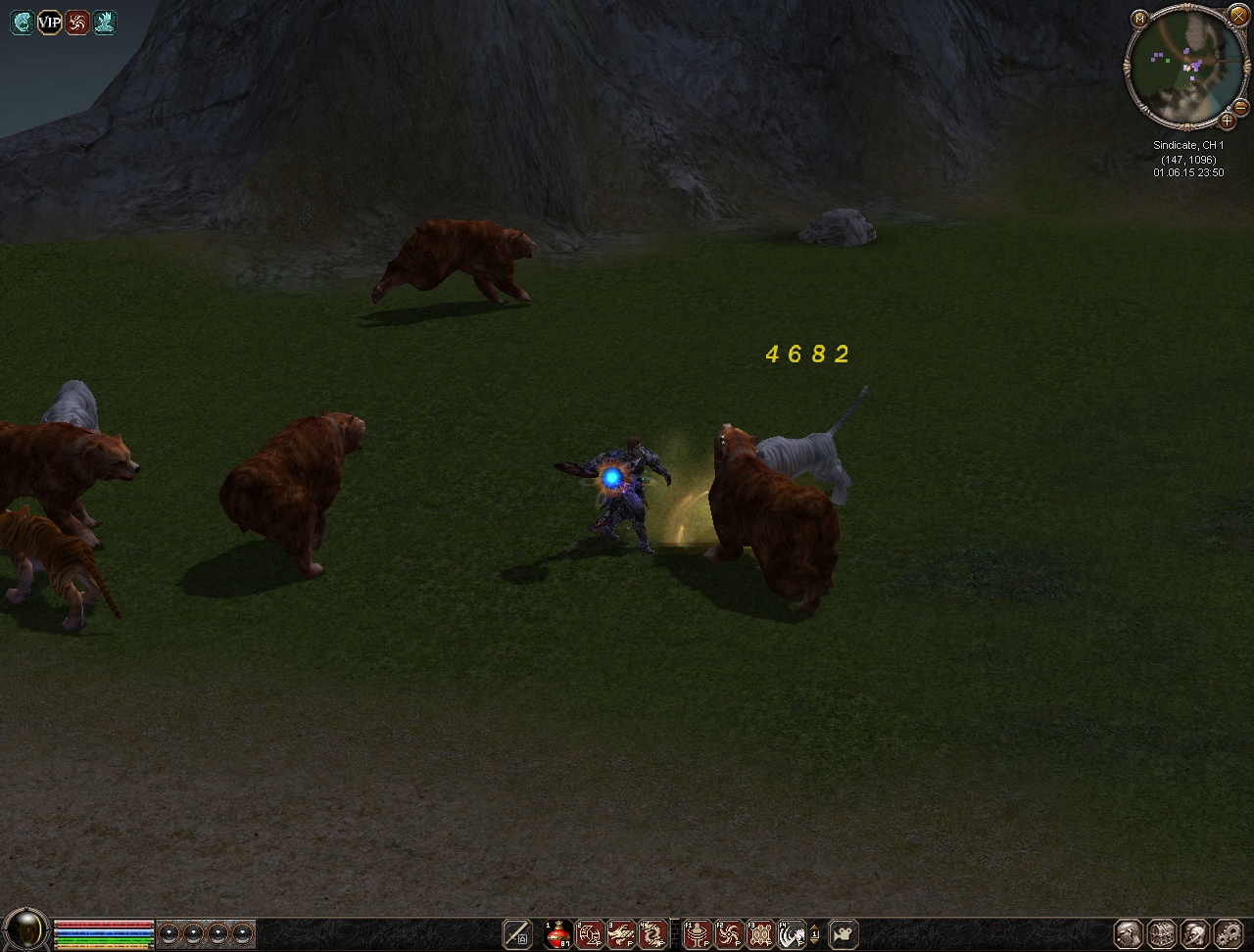The width and height of the screenshot is (1254, 952).
Task: Close the minimap
Action: pyautogui.click(x=1238, y=14)
